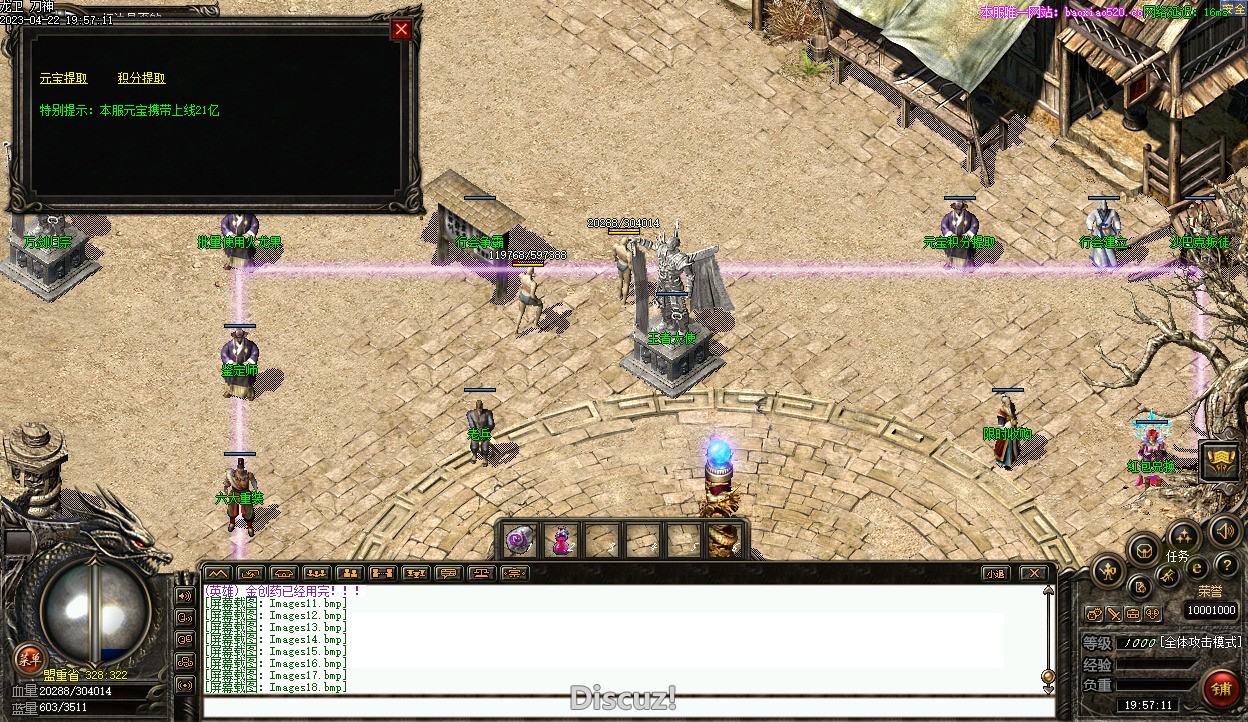The image size is (1248, 722).
Task: Choose the 积分提取 option
Action: point(141,78)
